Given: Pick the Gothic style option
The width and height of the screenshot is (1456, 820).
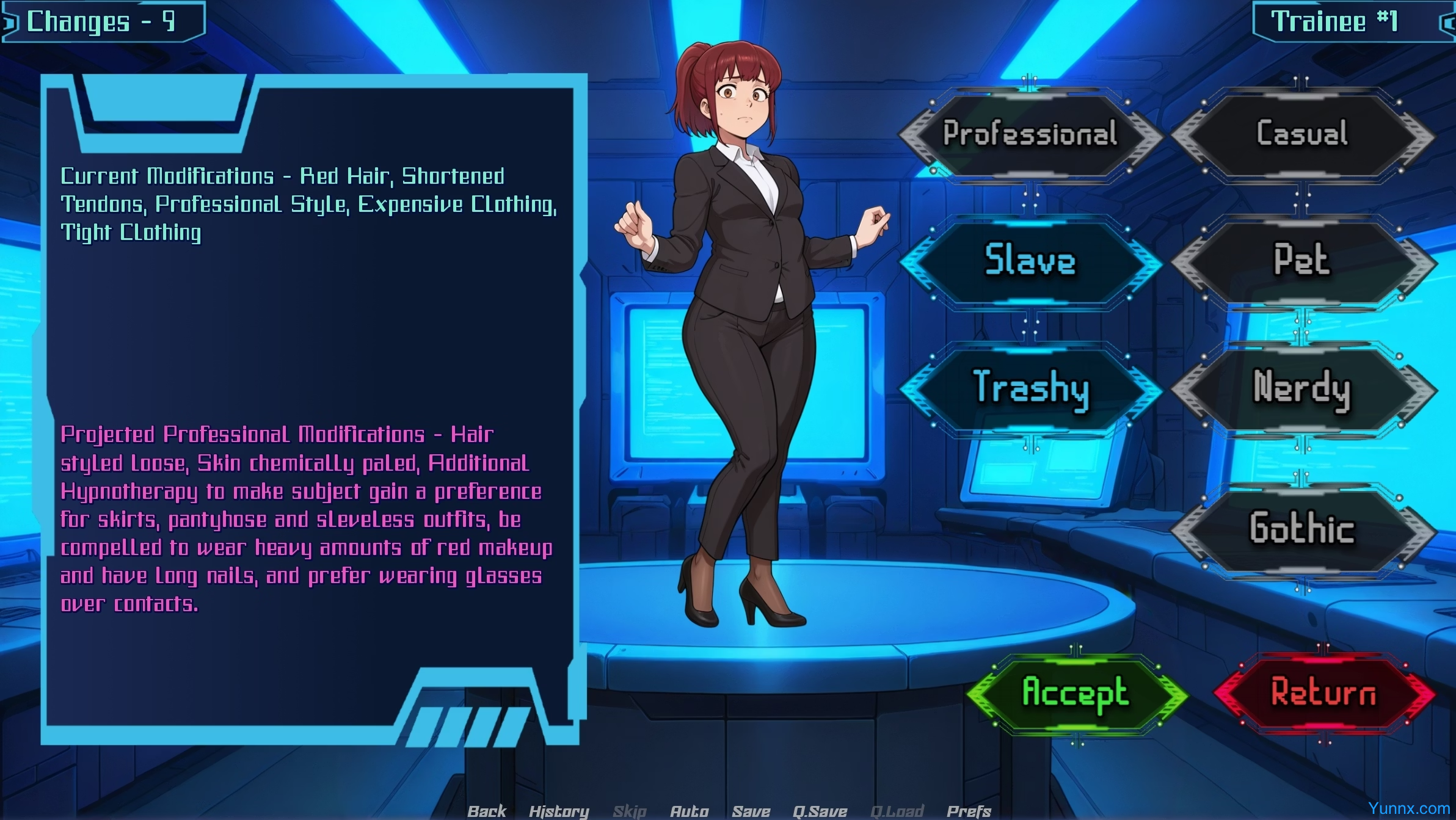Looking at the screenshot, I should (x=1302, y=528).
